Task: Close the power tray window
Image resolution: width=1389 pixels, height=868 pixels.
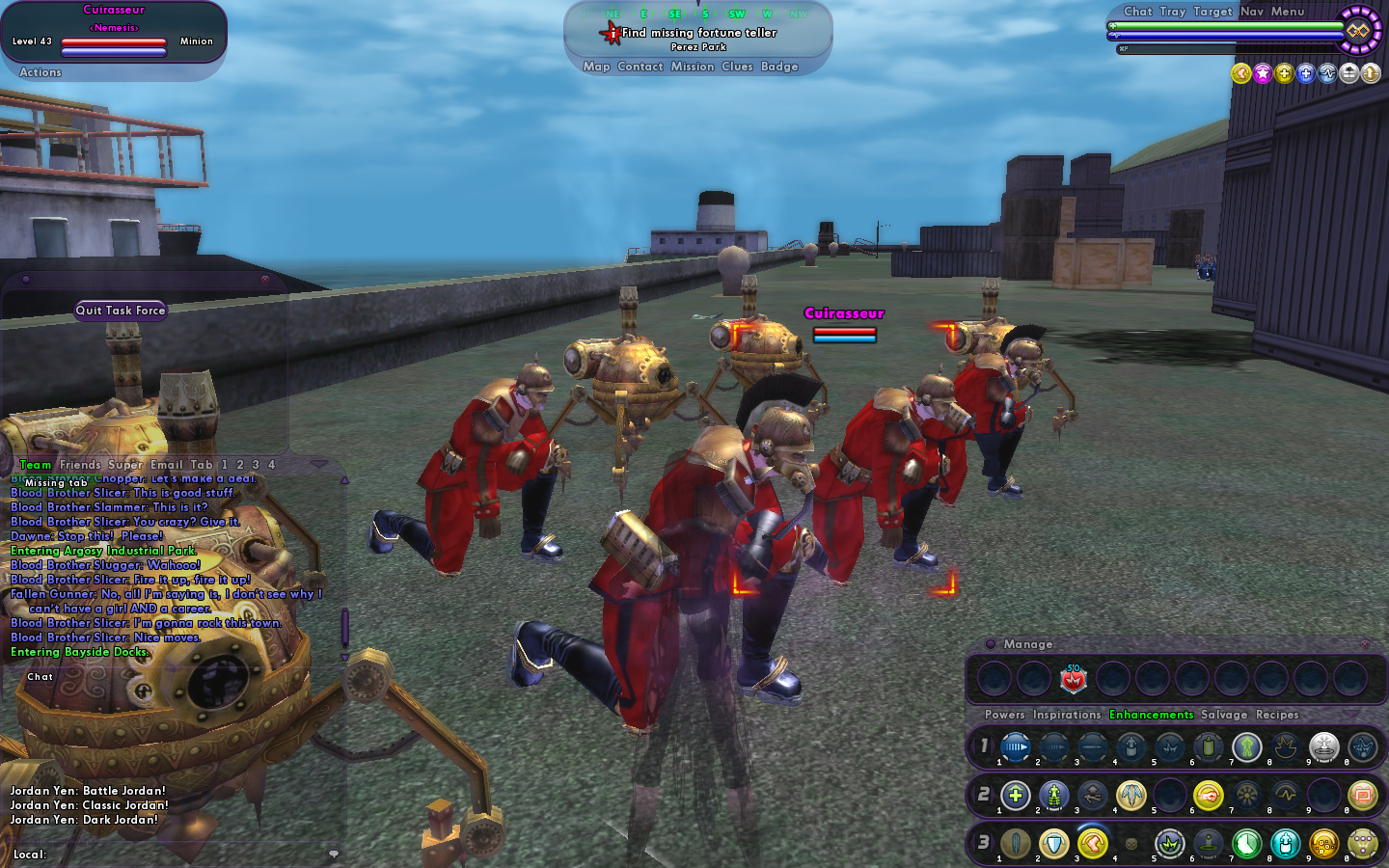Action: click(1364, 644)
